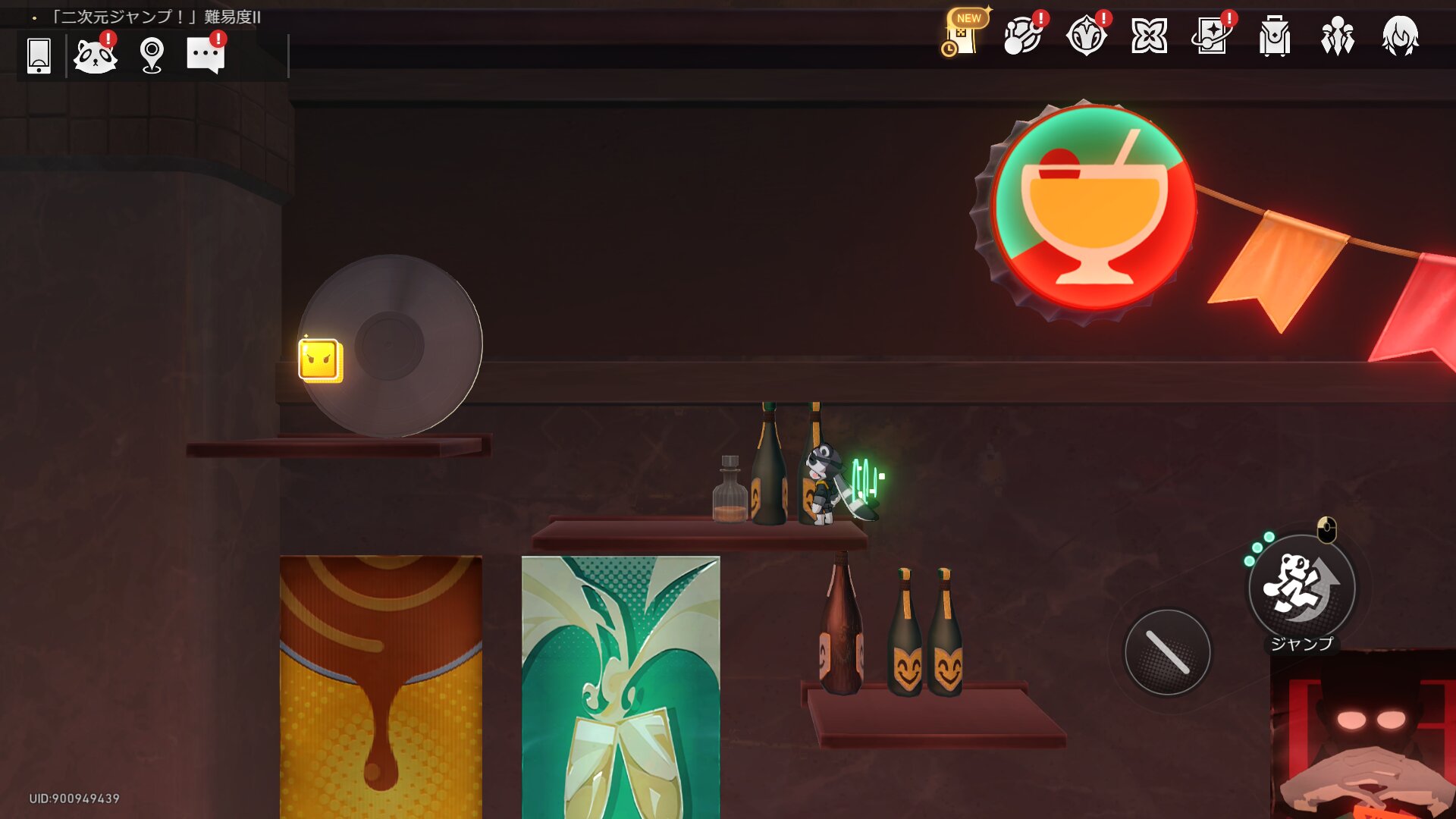The height and width of the screenshot is (819, 1456).
Task: Open the phone menu icon
Action: (39, 55)
